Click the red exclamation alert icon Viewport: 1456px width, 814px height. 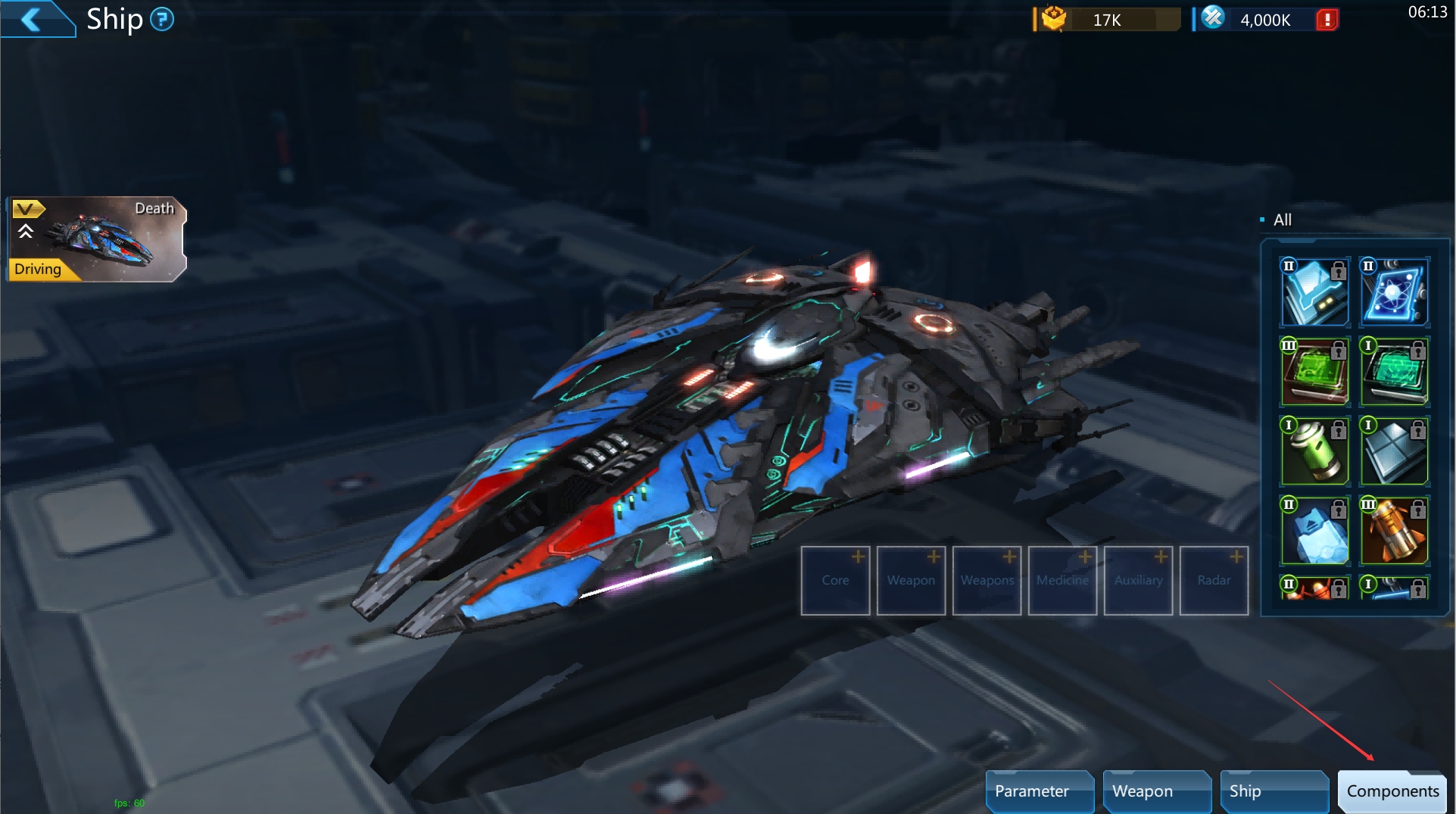(x=1327, y=20)
